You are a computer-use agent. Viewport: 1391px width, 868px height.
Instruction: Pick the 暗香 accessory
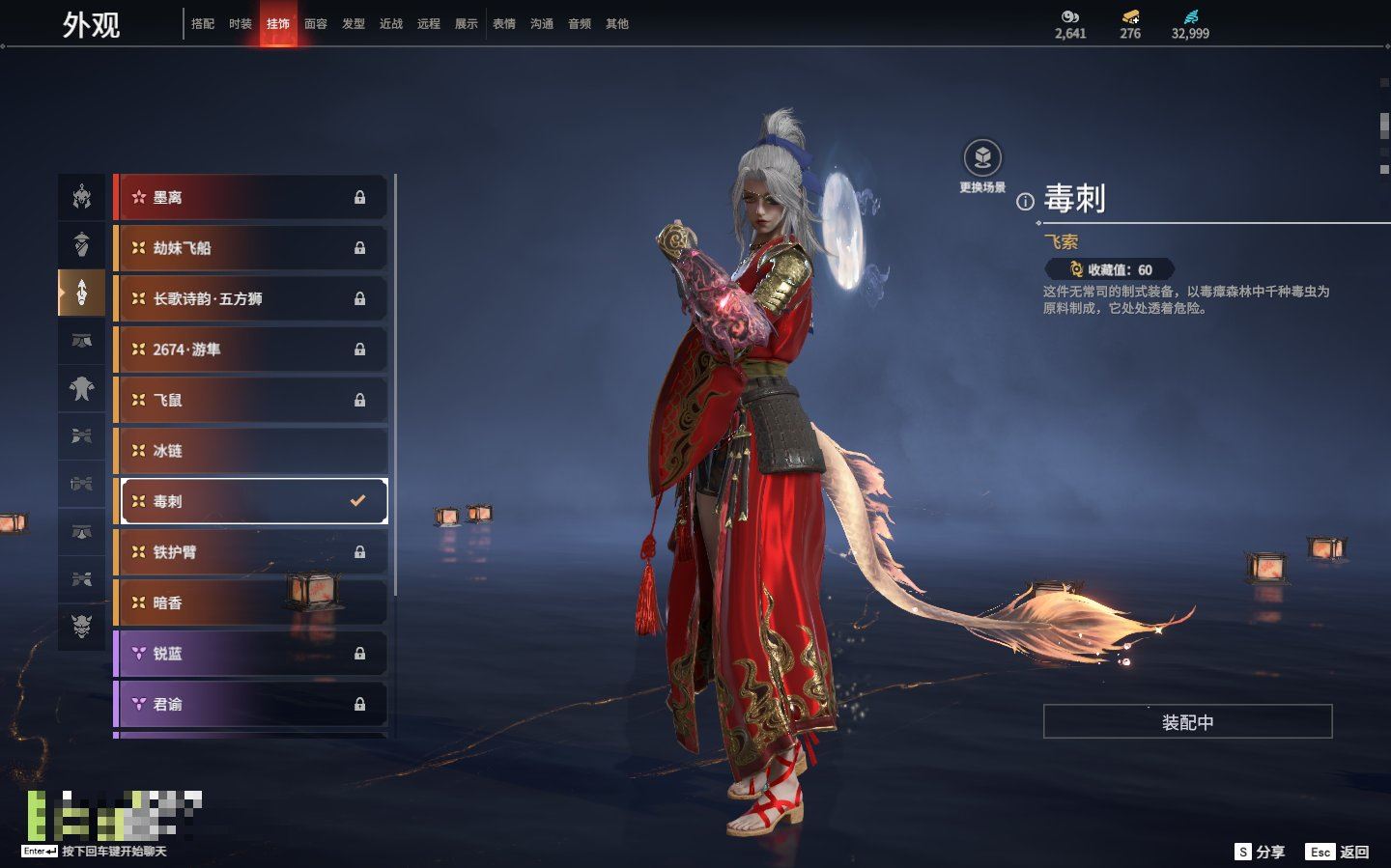[251, 603]
